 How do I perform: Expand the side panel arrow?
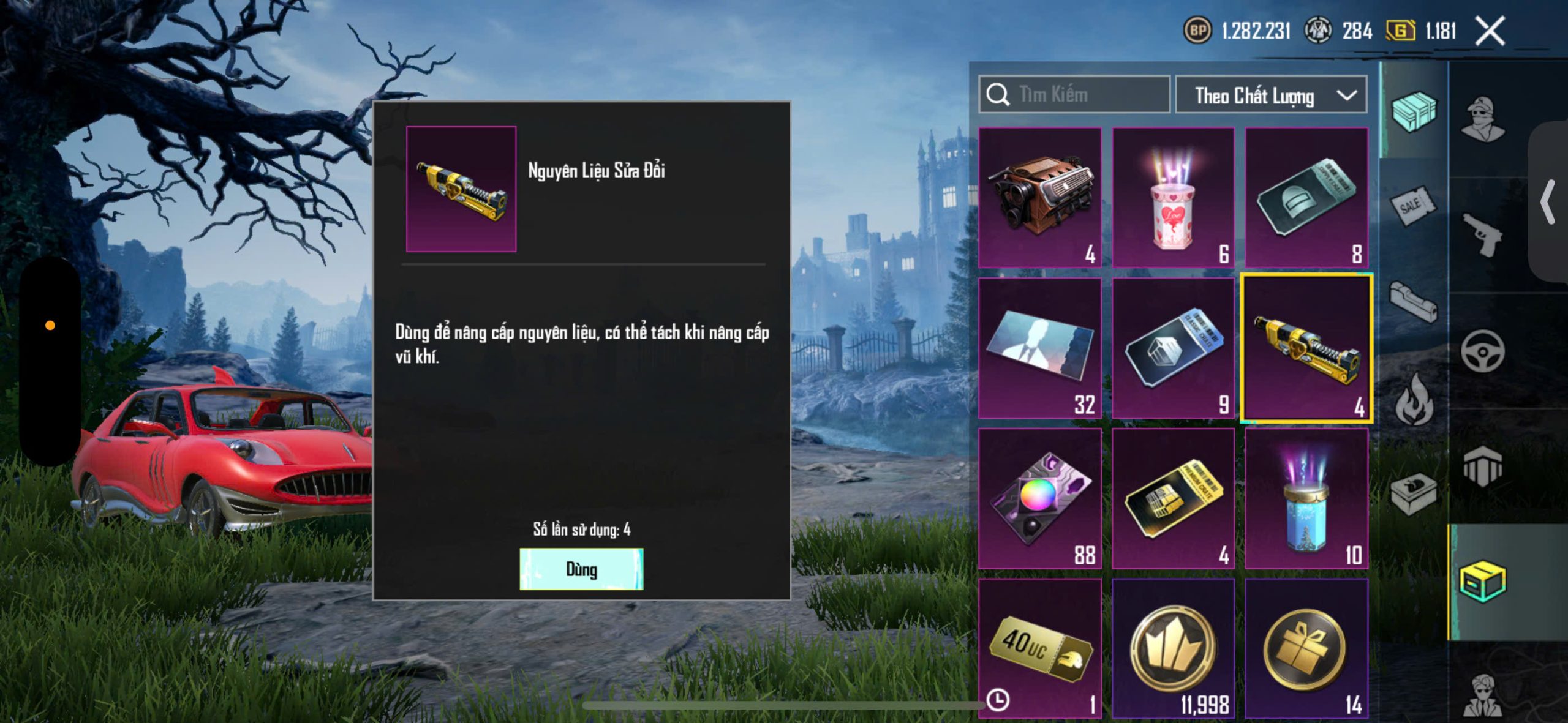tap(1548, 202)
